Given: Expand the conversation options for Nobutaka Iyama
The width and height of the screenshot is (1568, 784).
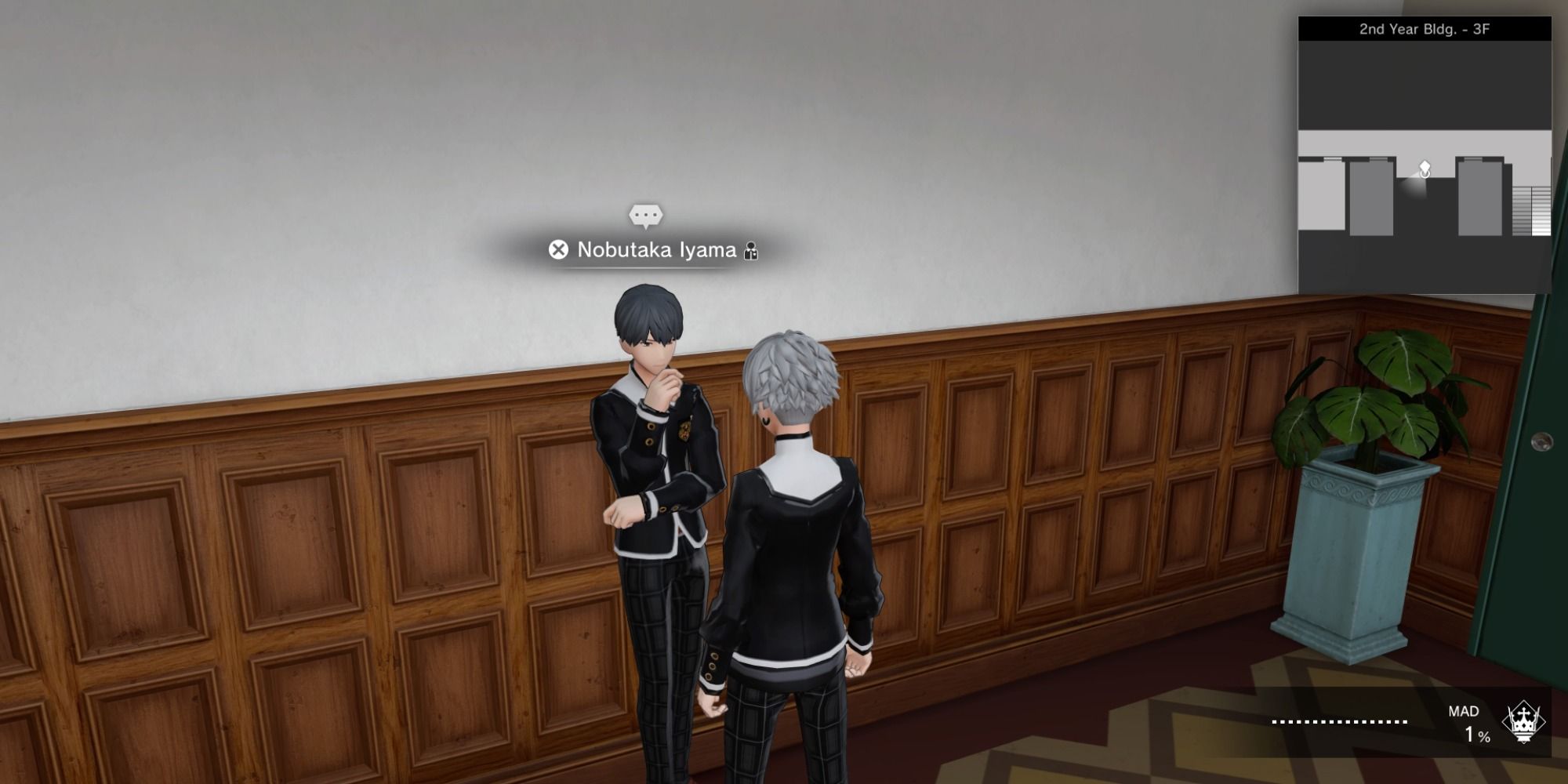Looking at the screenshot, I should click(644, 215).
